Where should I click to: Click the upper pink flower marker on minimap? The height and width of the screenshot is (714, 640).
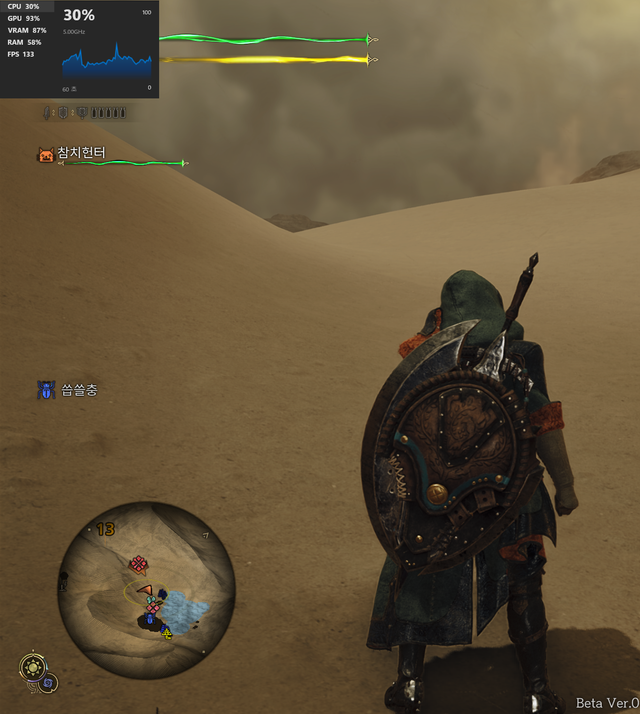click(x=138, y=564)
